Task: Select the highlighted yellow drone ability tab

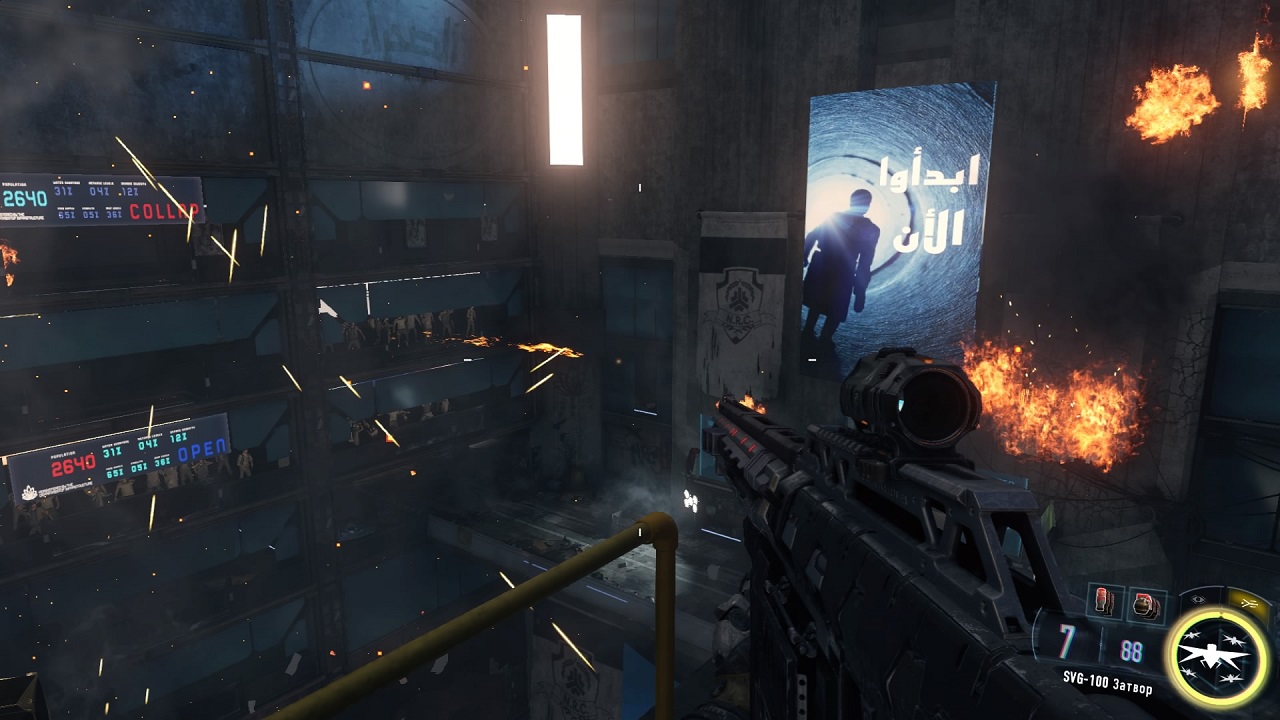Action: point(1249,602)
